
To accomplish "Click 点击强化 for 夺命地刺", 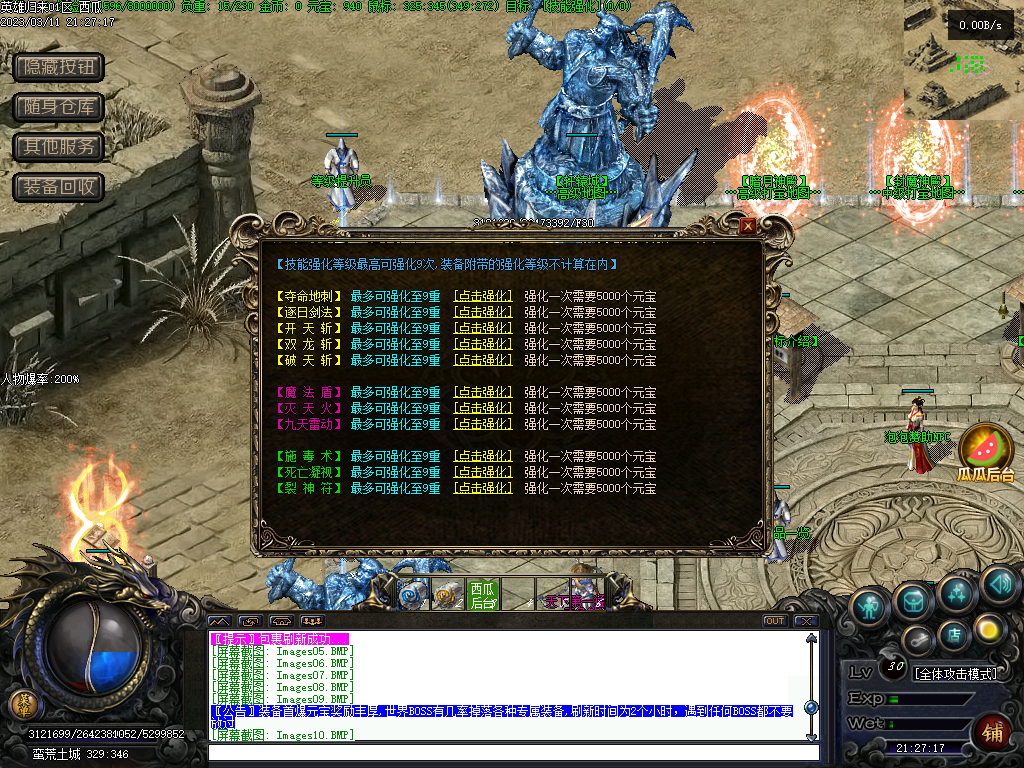I will [483, 296].
